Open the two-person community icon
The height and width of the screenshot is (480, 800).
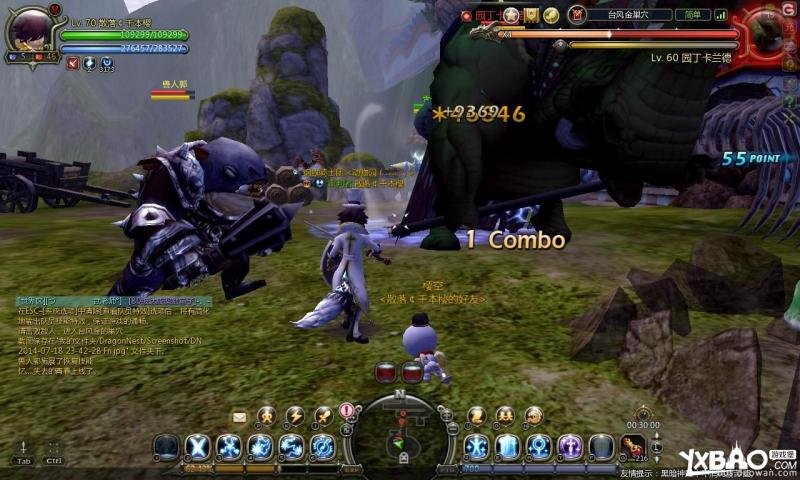point(505,416)
